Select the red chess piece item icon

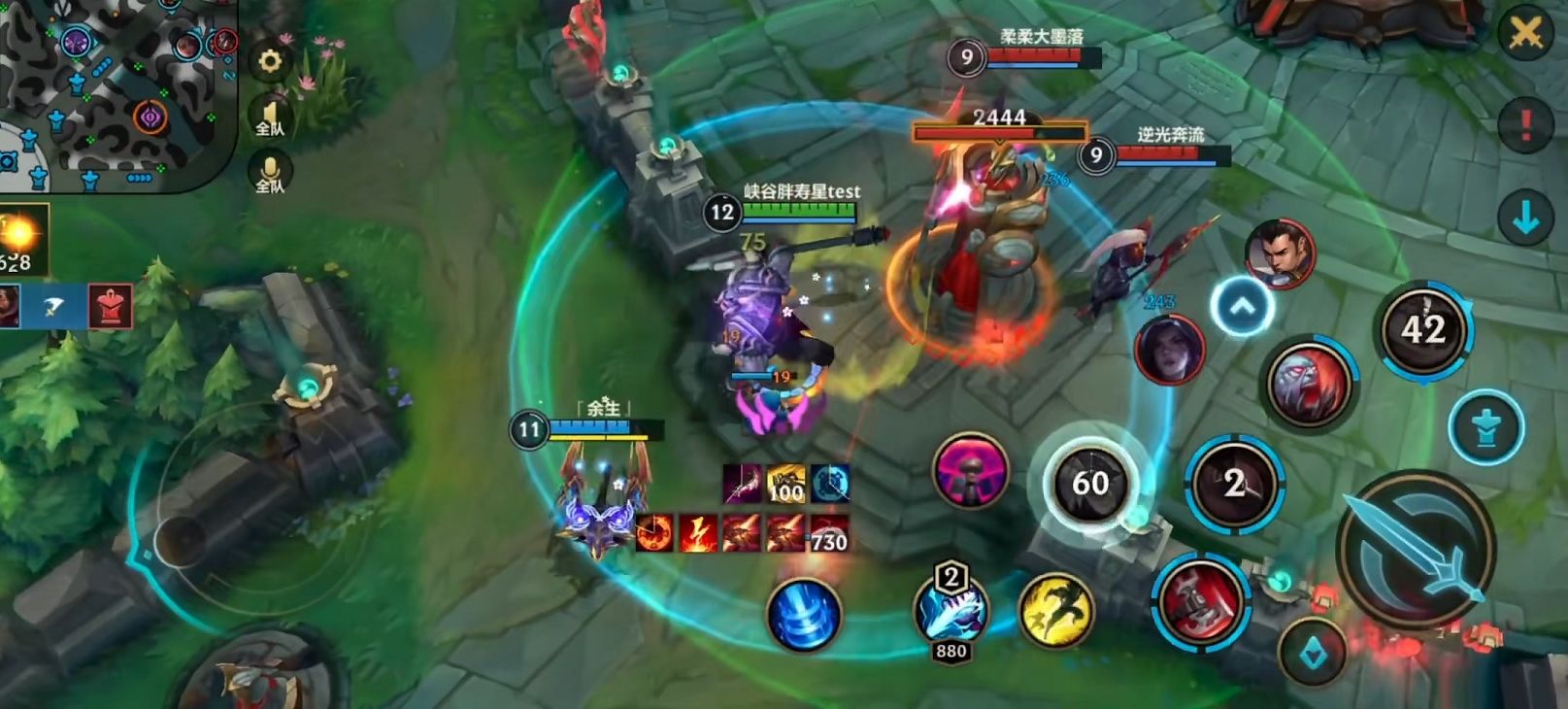110,306
